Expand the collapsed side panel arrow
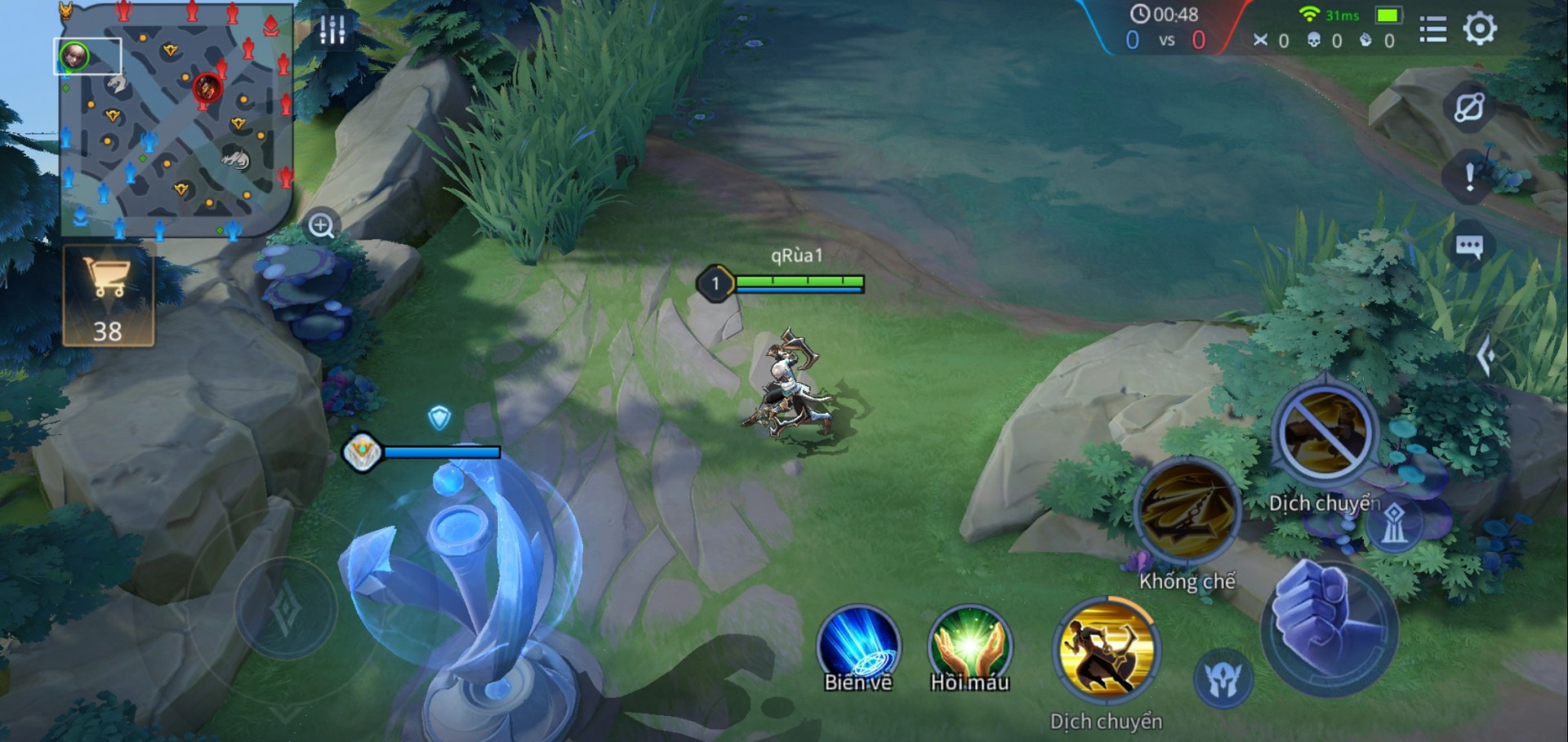 pyautogui.click(x=1486, y=355)
